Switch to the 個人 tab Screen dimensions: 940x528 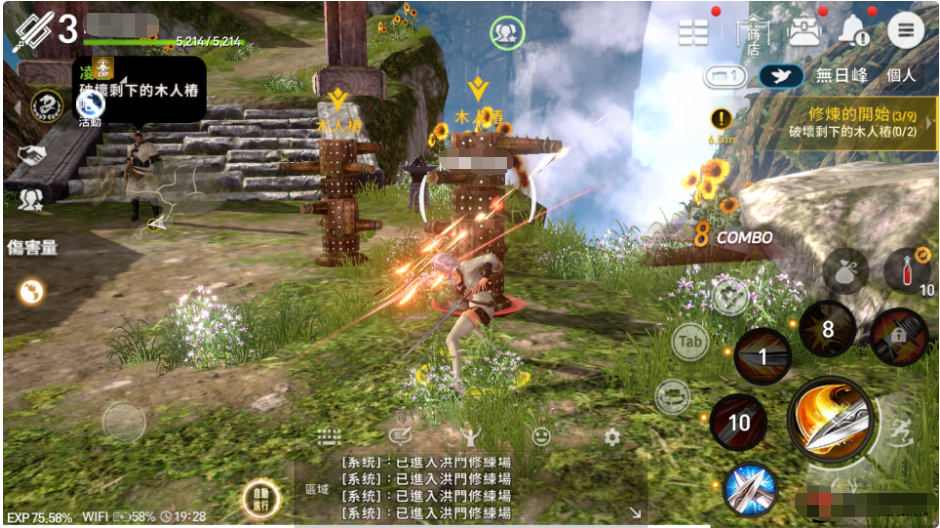pos(900,75)
